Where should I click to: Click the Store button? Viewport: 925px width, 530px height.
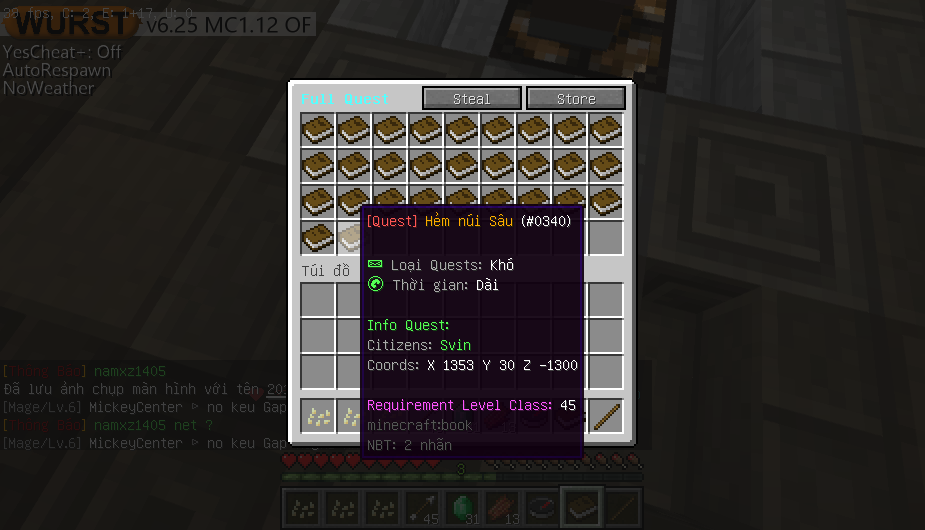[x=576, y=99]
